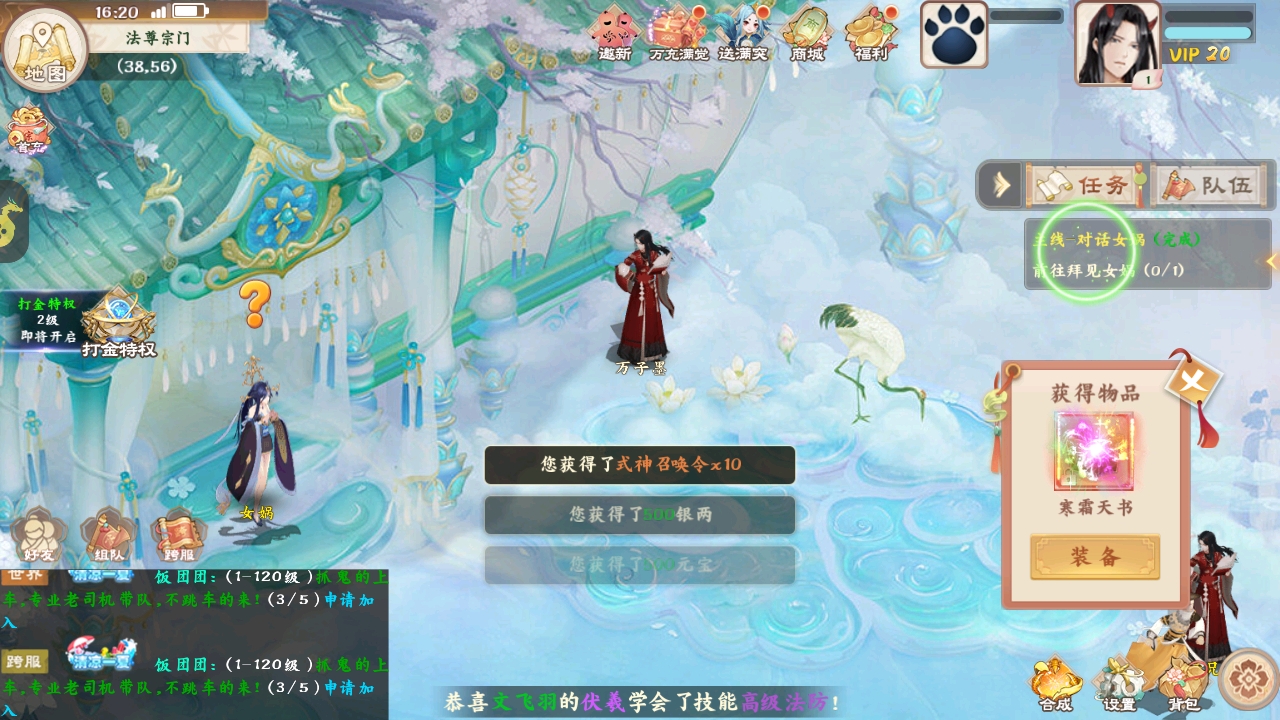
Task: Open the 万充满觉 recharge event icon
Action: [x=678, y=33]
